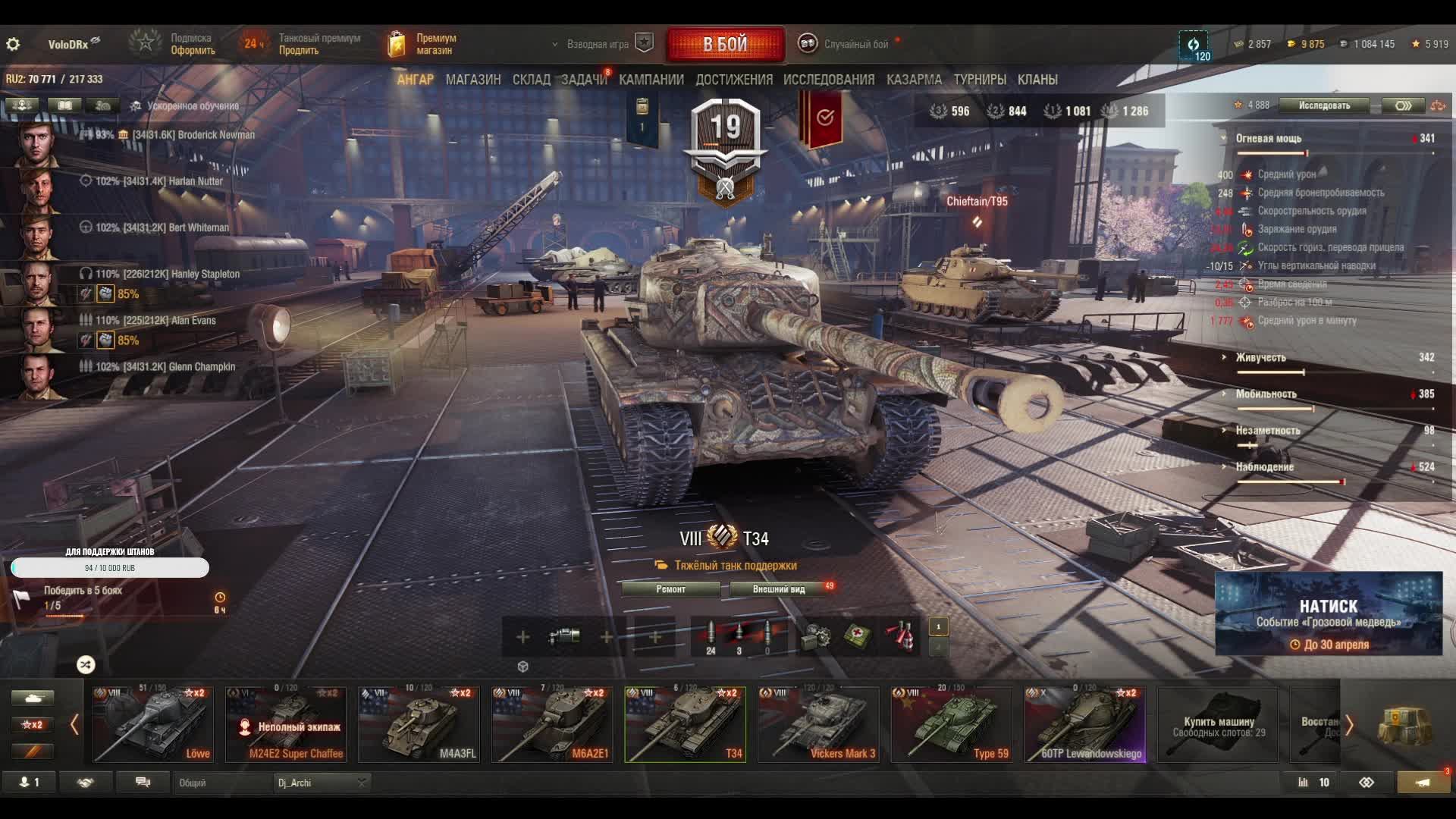Switch to the МАГАЗИН tab

tap(473, 80)
